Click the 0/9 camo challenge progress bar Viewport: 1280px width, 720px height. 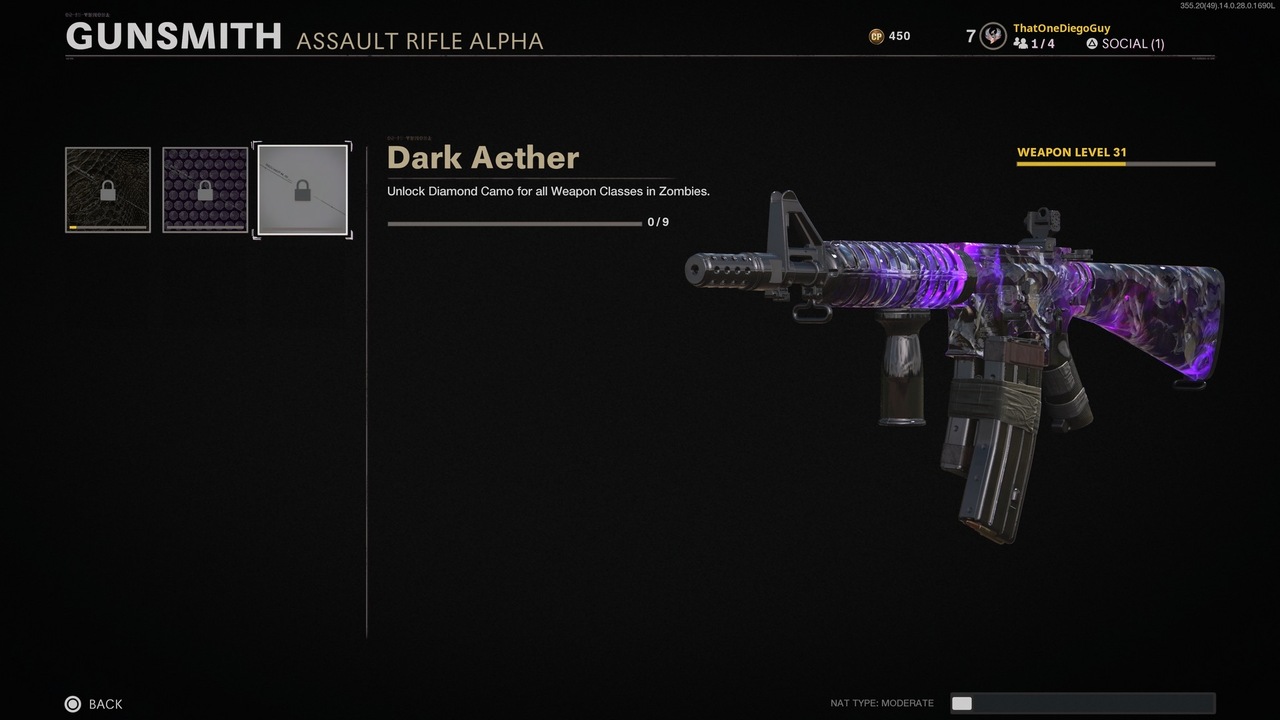pyautogui.click(x=515, y=222)
